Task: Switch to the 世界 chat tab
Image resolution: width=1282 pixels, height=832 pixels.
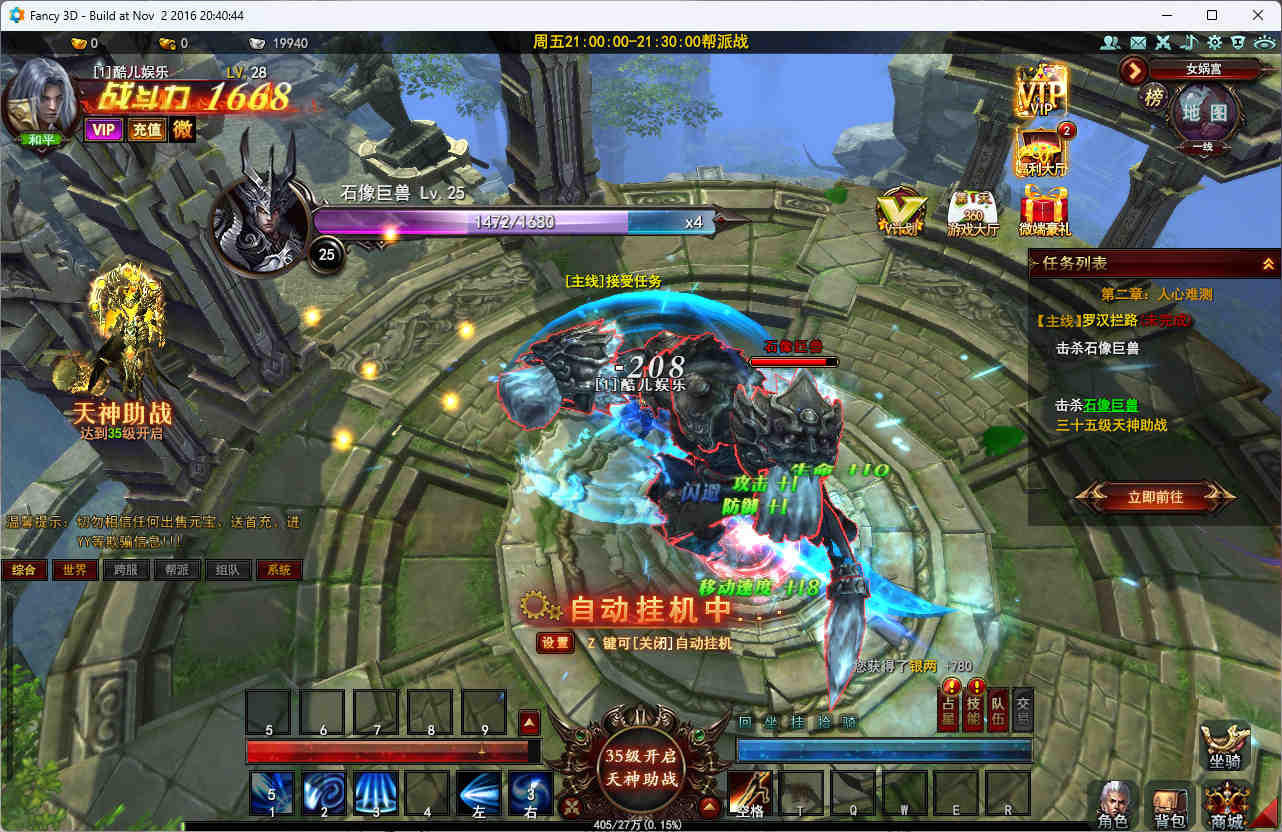Action: coord(75,570)
